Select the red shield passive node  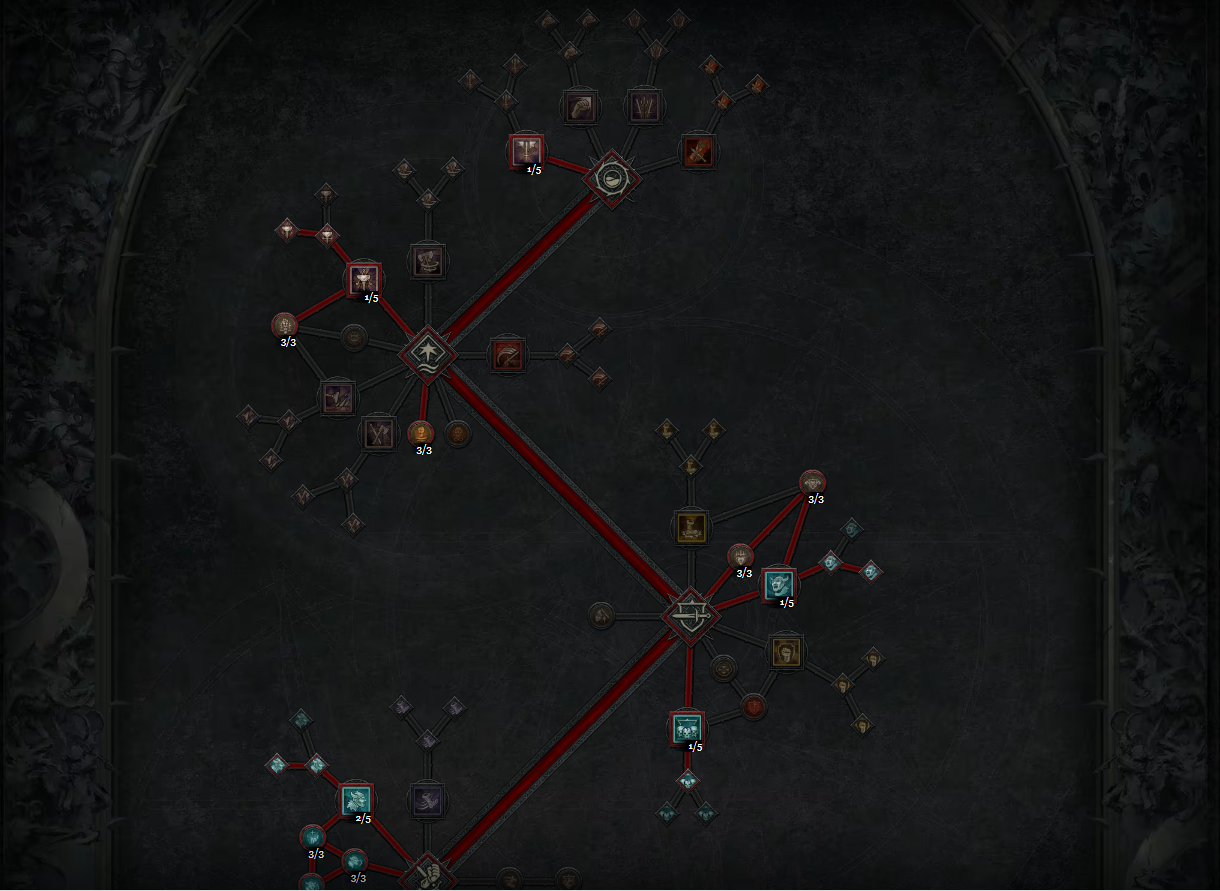(754, 707)
